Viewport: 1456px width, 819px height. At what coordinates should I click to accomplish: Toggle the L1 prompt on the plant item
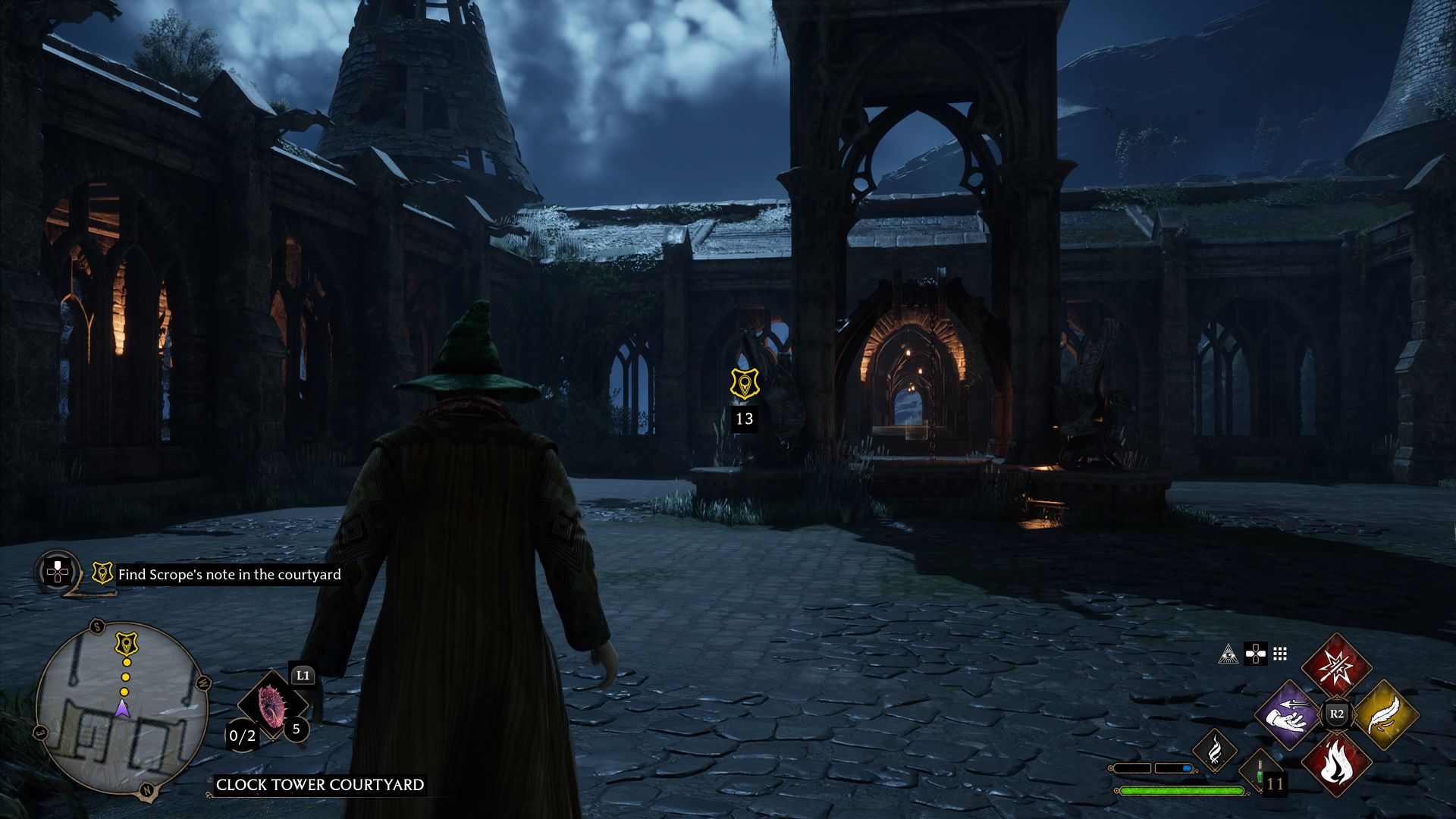point(303,676)
